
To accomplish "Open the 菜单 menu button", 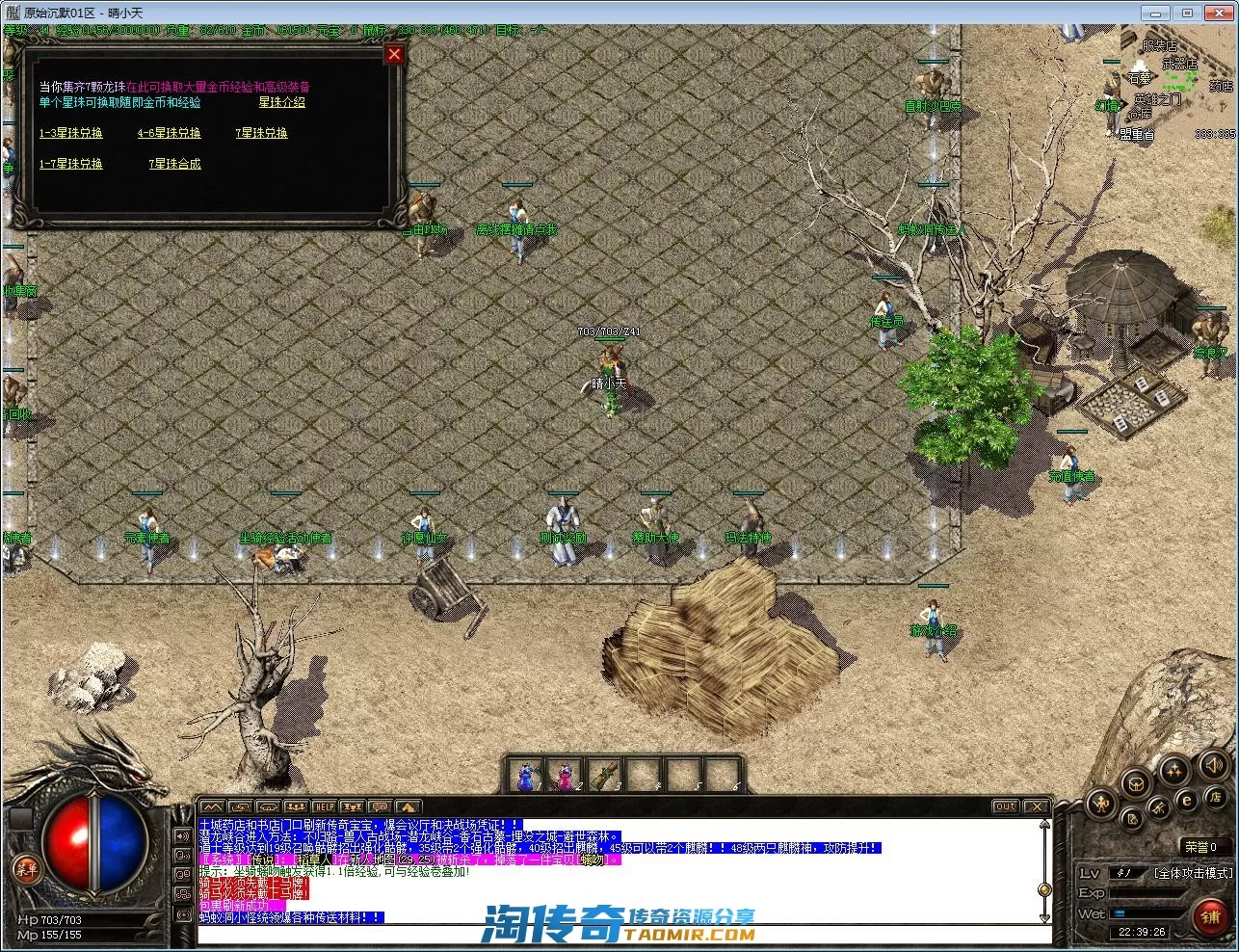I will (26, 870).
